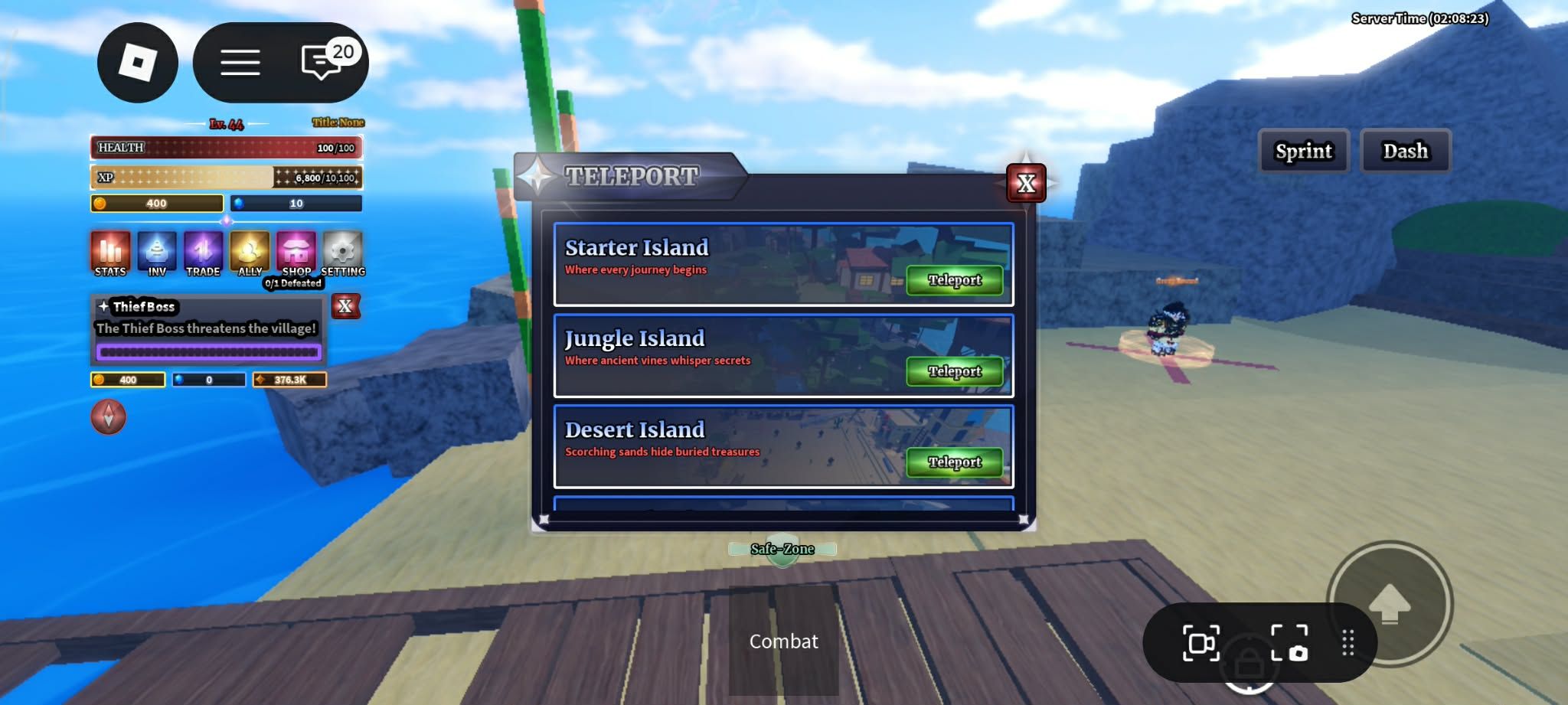Open the Setting gear menu
The height and width of the screenshot is (705, 1568).
click(342, 253)
